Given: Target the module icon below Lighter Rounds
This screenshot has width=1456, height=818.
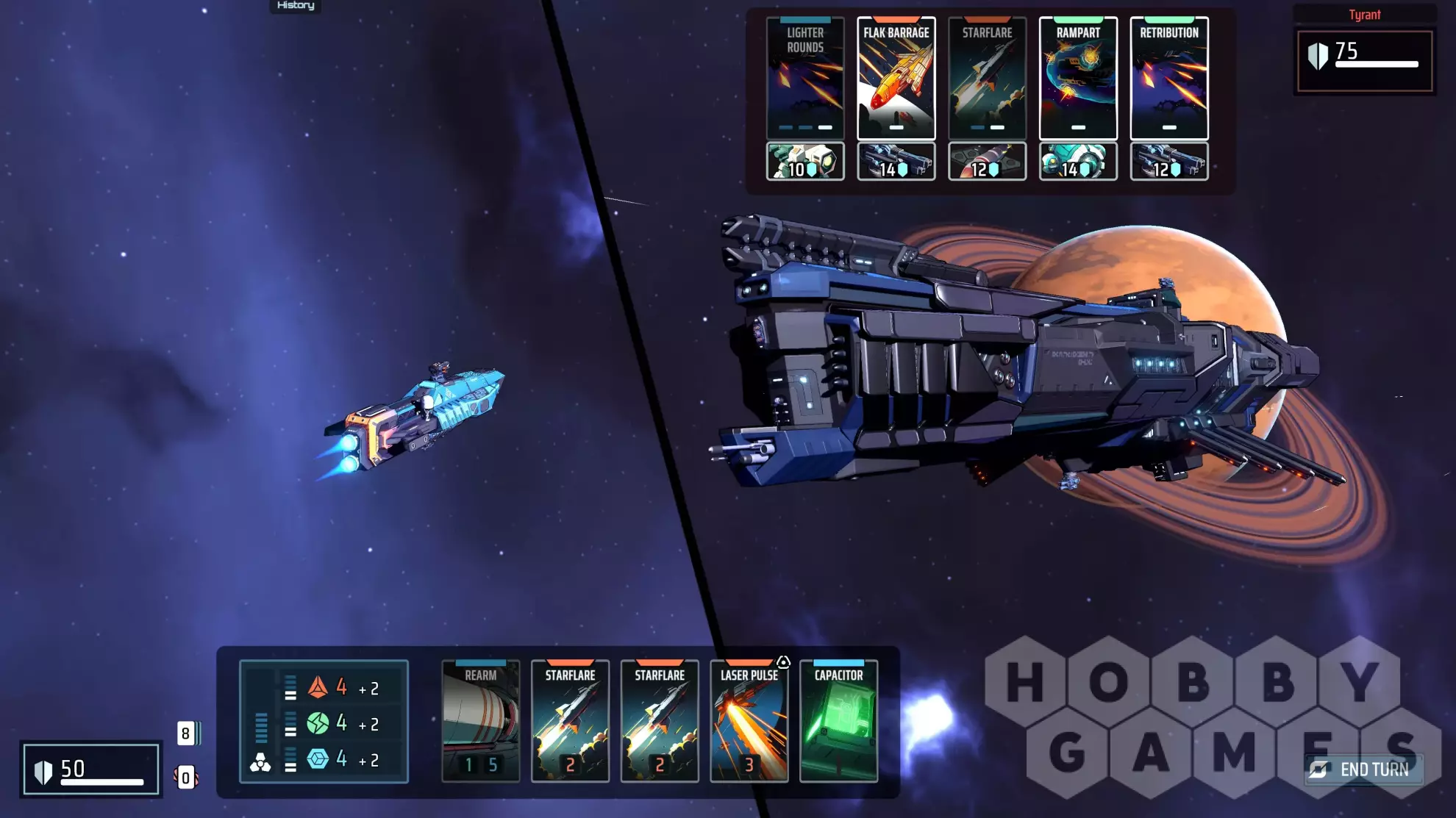Looking at the screenshot, I should click(805, 162).
